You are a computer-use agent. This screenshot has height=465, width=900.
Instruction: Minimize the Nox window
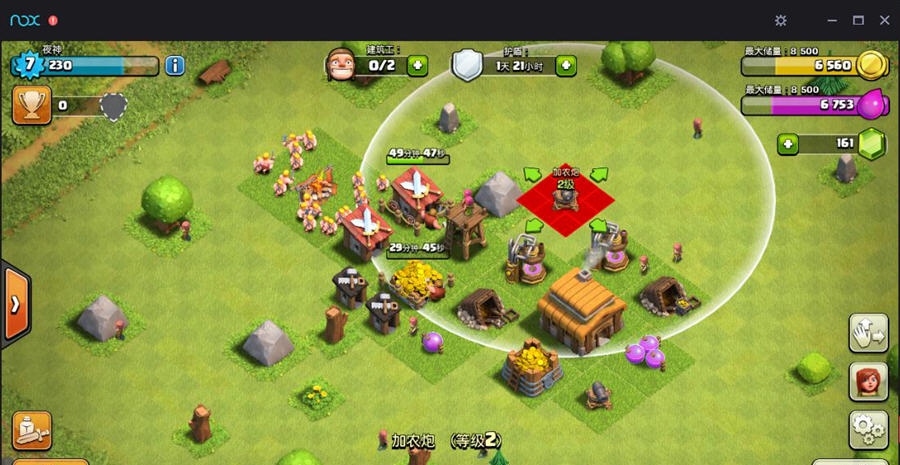point(832,20)
